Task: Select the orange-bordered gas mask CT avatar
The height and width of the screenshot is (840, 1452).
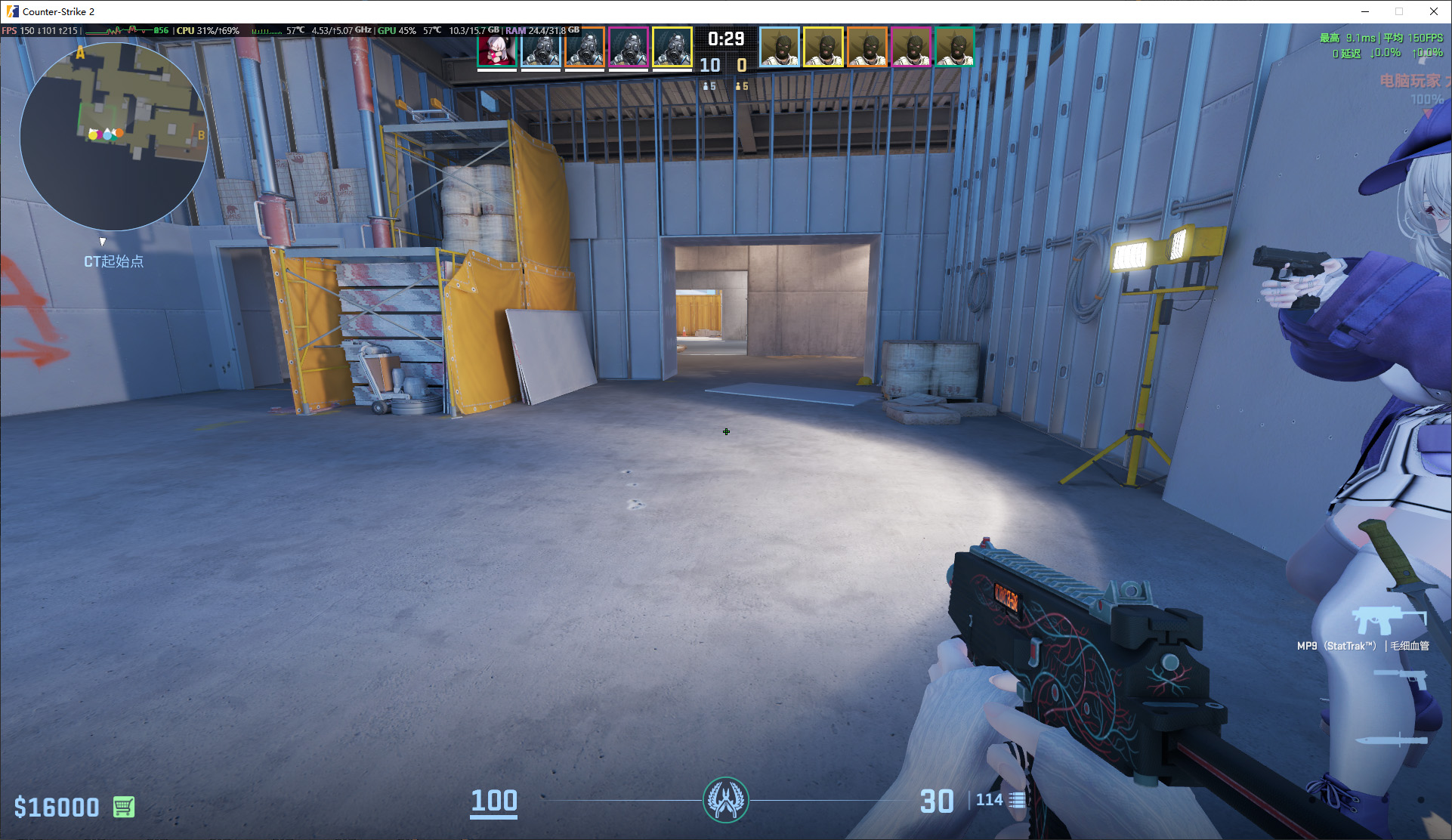Action: coord(585,48)
